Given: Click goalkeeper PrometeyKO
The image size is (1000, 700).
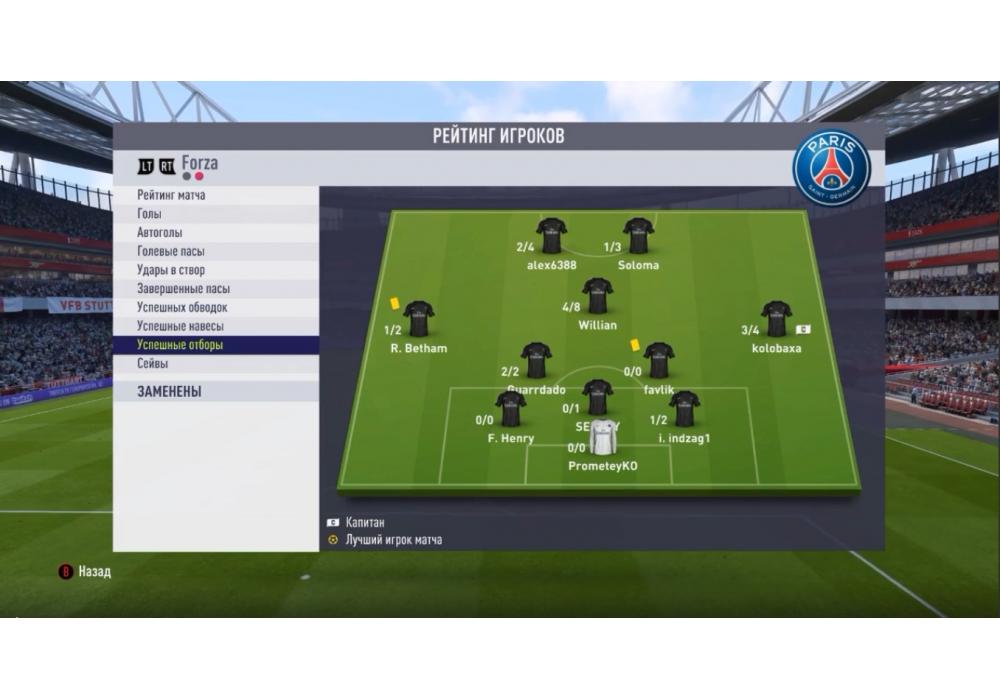Looking at the screenshot, I should tap(603, 437).
